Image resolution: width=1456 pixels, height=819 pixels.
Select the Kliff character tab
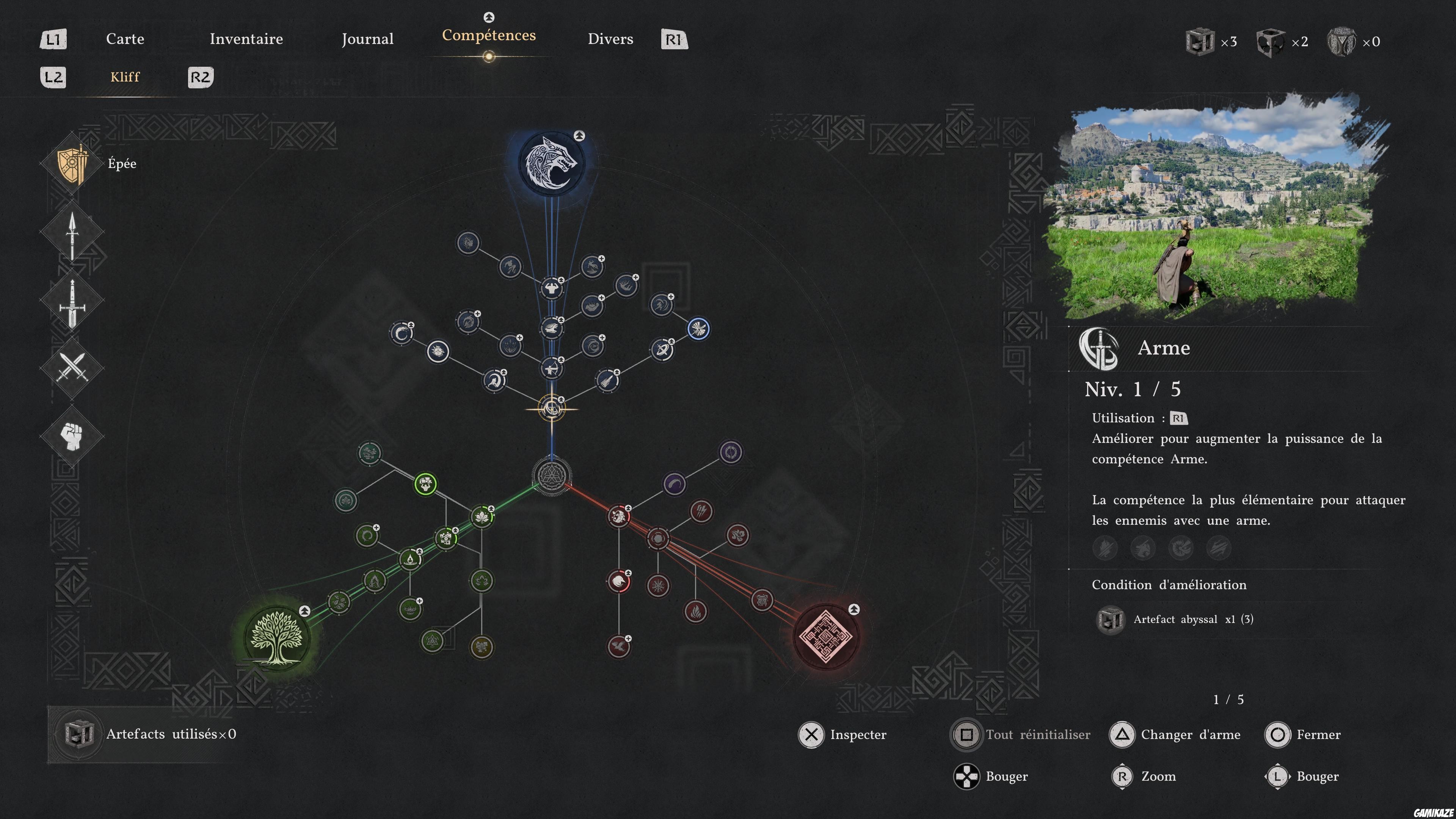125,77
